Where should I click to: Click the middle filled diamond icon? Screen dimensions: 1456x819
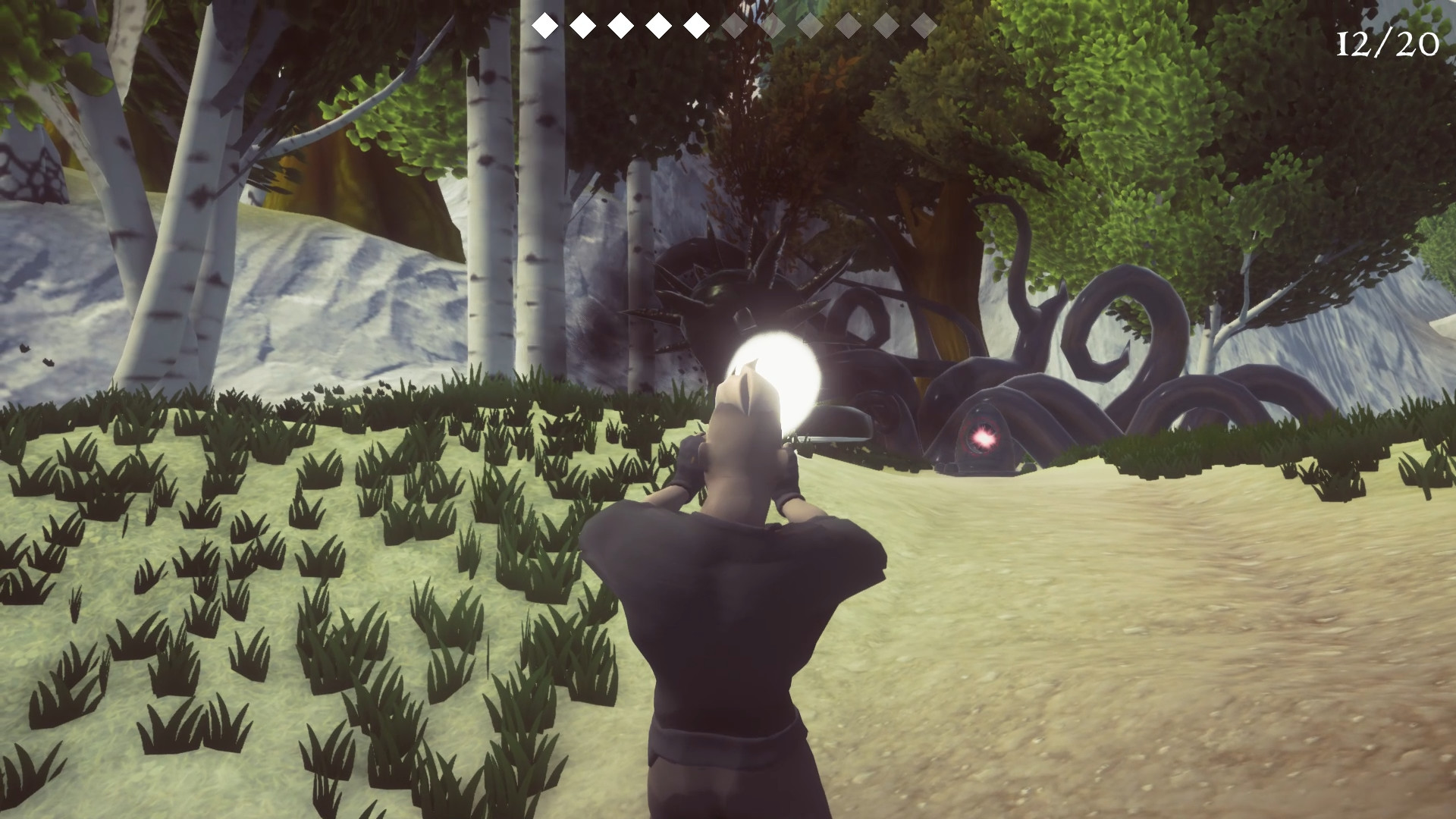pos(619,24)
